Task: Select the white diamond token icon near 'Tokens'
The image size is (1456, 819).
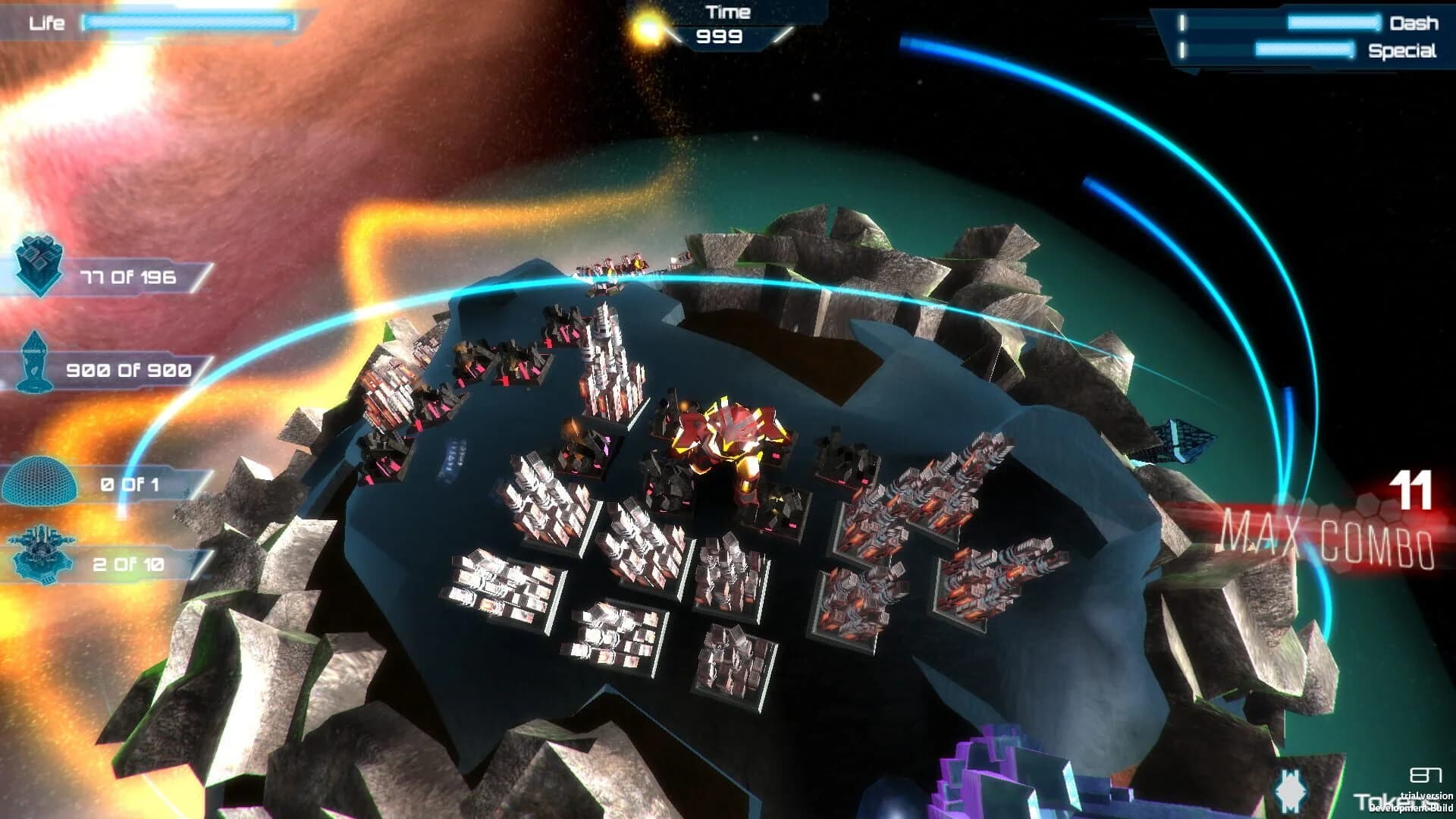Action: tap(1289, 789)
